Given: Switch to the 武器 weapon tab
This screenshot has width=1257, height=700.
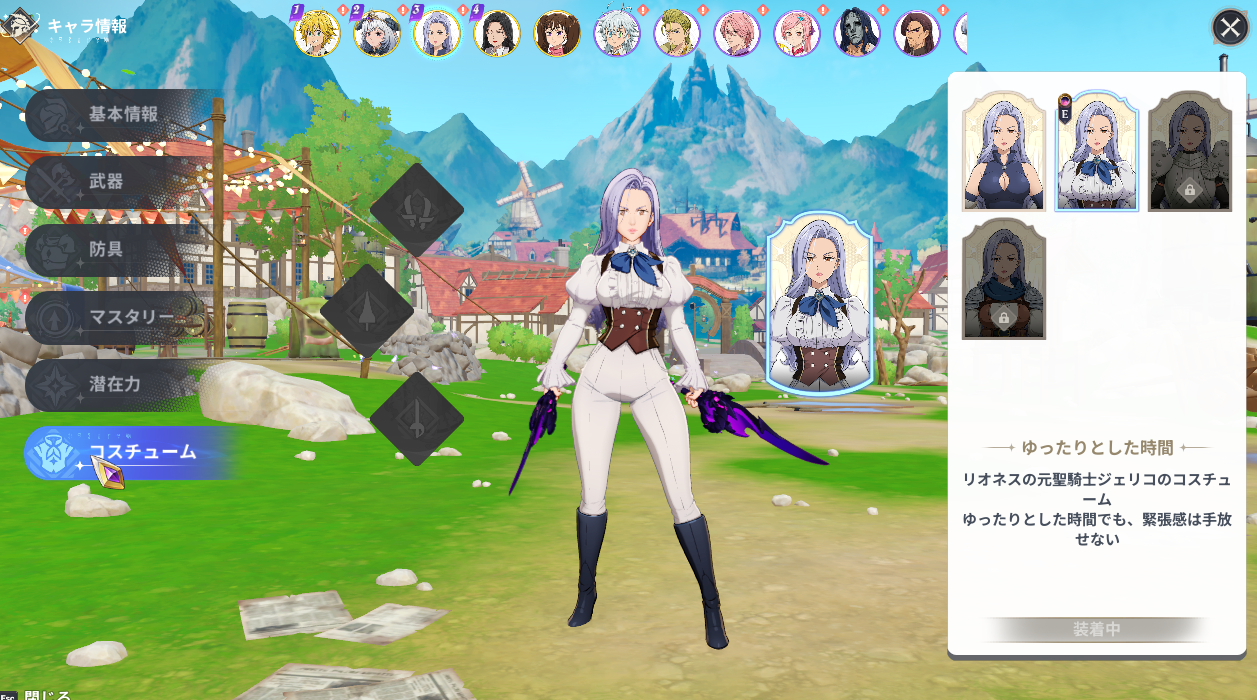Looking at the screenshot, I should coord(110,182).
